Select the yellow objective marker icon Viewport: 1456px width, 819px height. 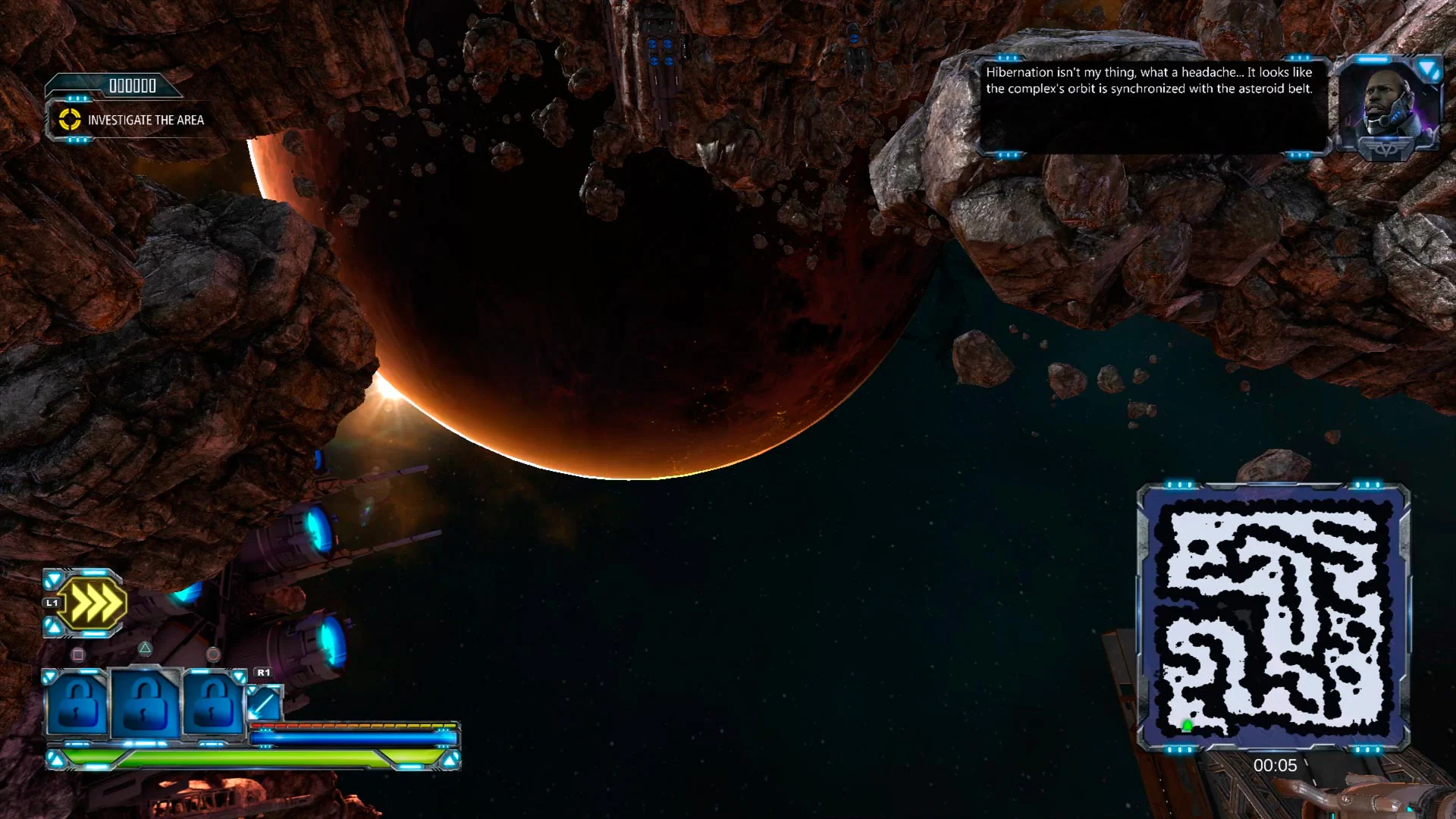pos(70,120)
